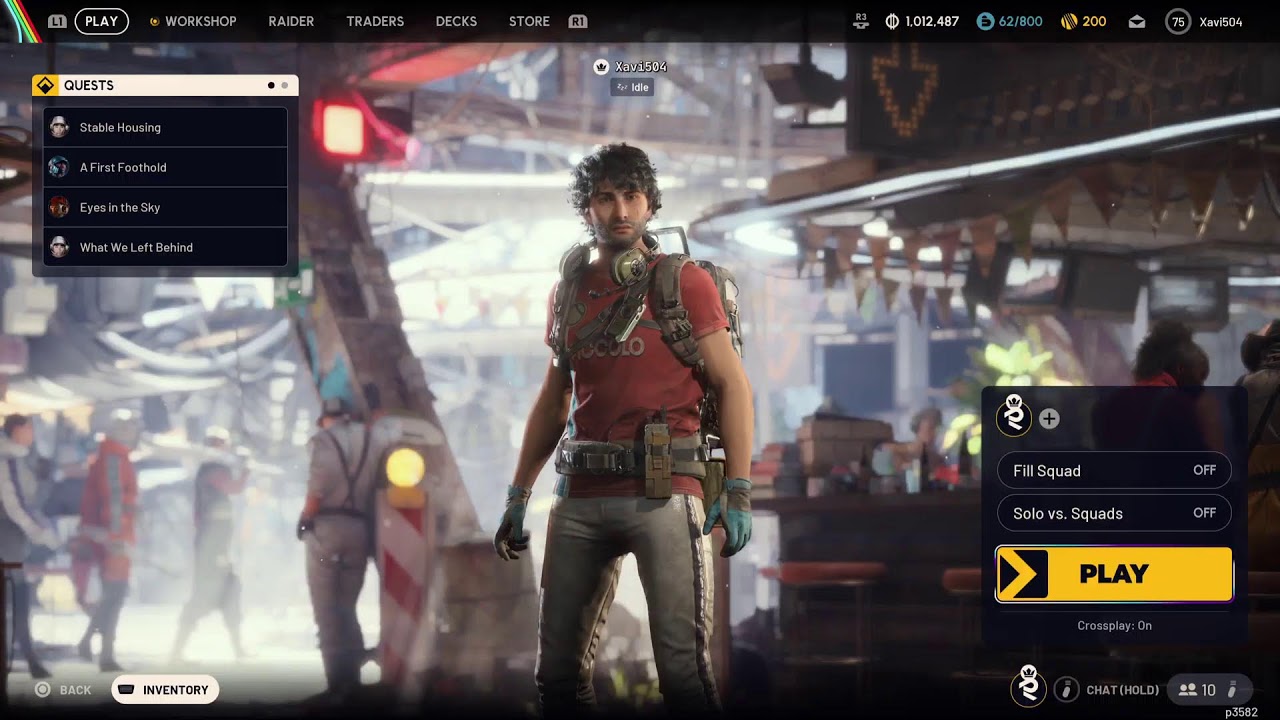Select the Play tab in top bar

tap(101, 21)
